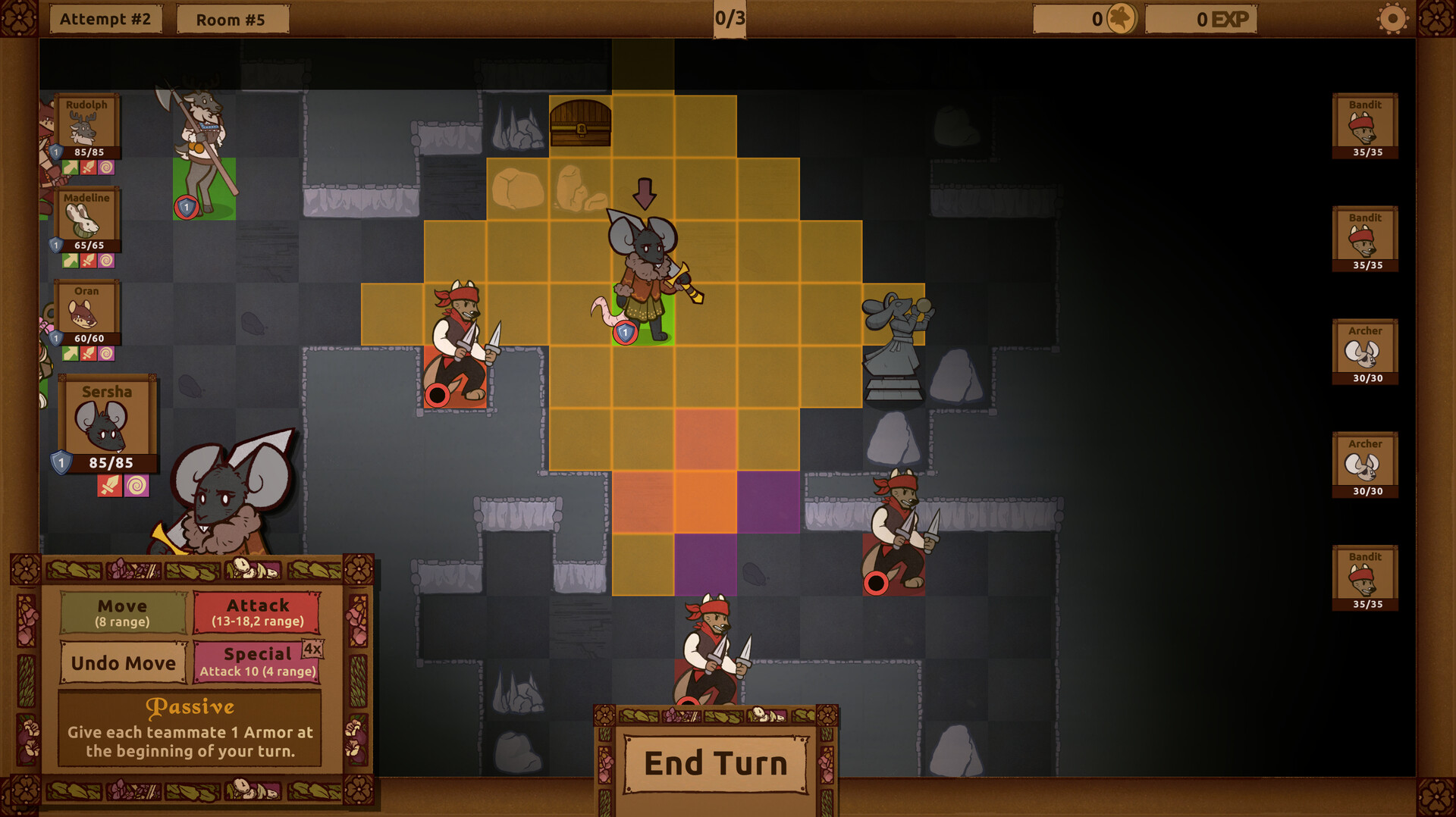
Task: Activate the Special attack button
Action: click(257, 662)
